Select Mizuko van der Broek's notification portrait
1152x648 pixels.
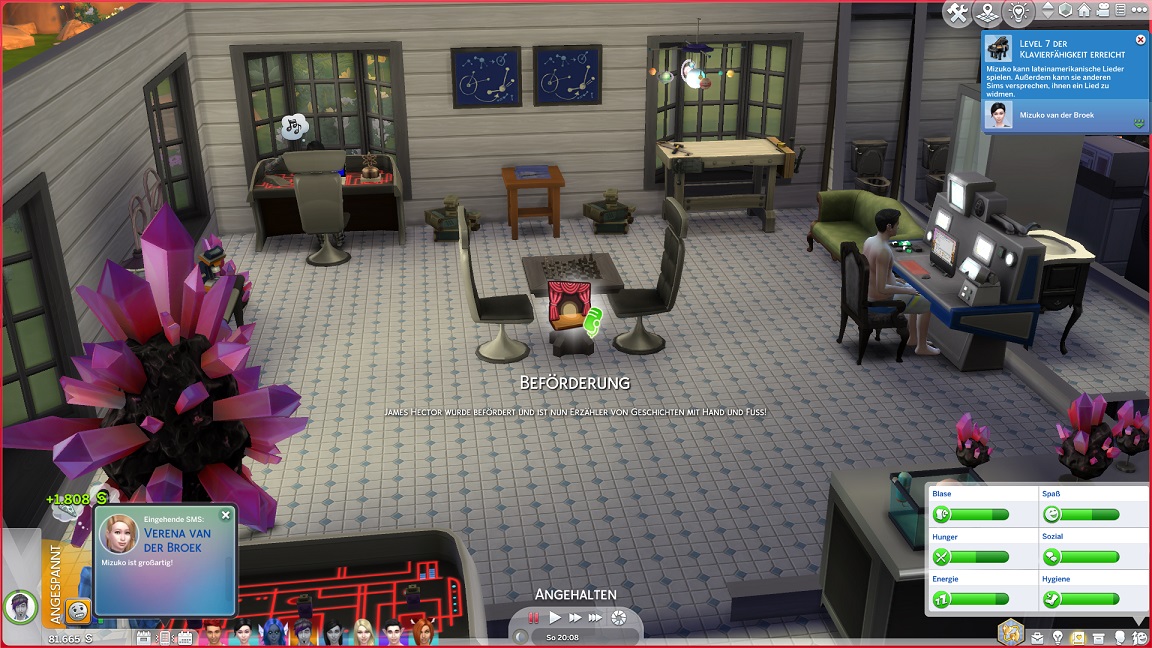(996, 115)
